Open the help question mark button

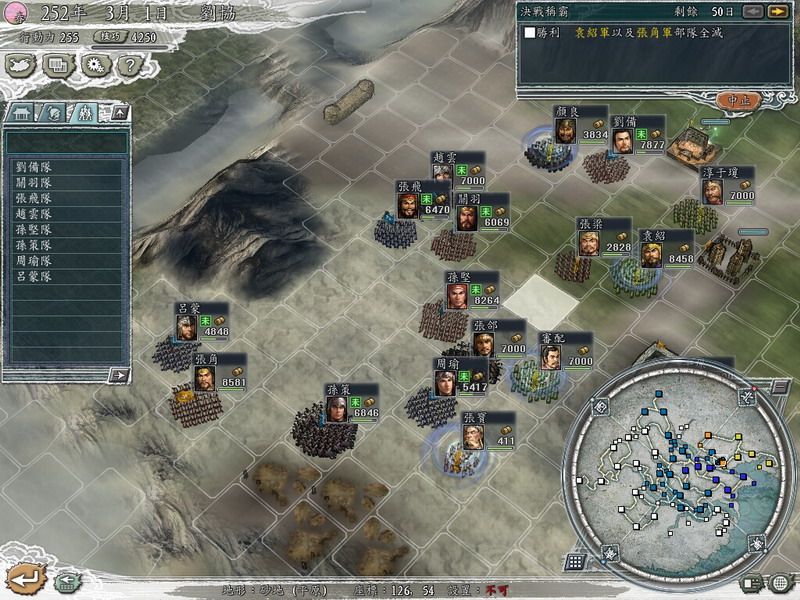pyautogui.click(x=128, y=66)
